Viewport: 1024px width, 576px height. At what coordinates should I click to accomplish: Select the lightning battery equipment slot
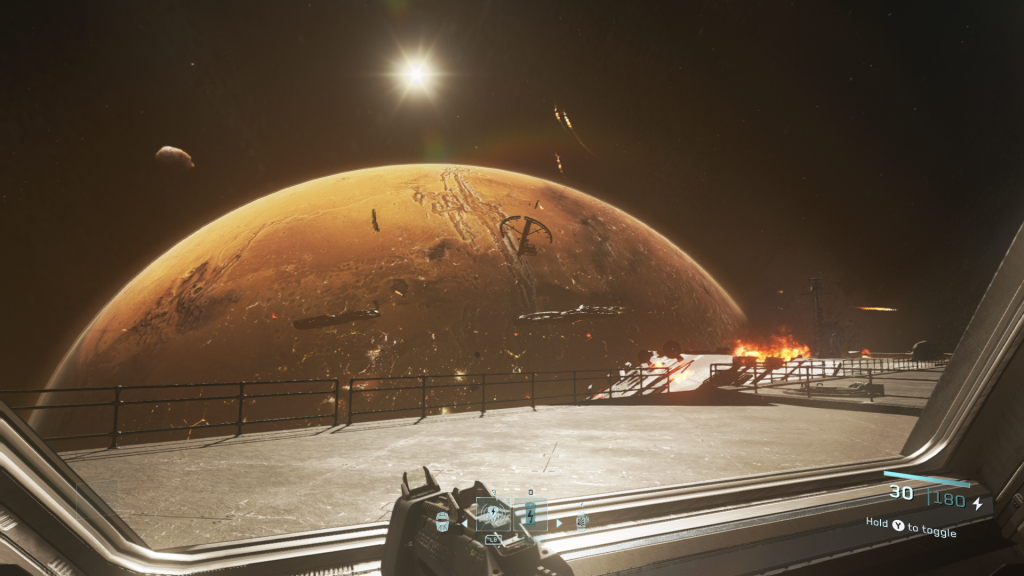click(x=530, y=516)
